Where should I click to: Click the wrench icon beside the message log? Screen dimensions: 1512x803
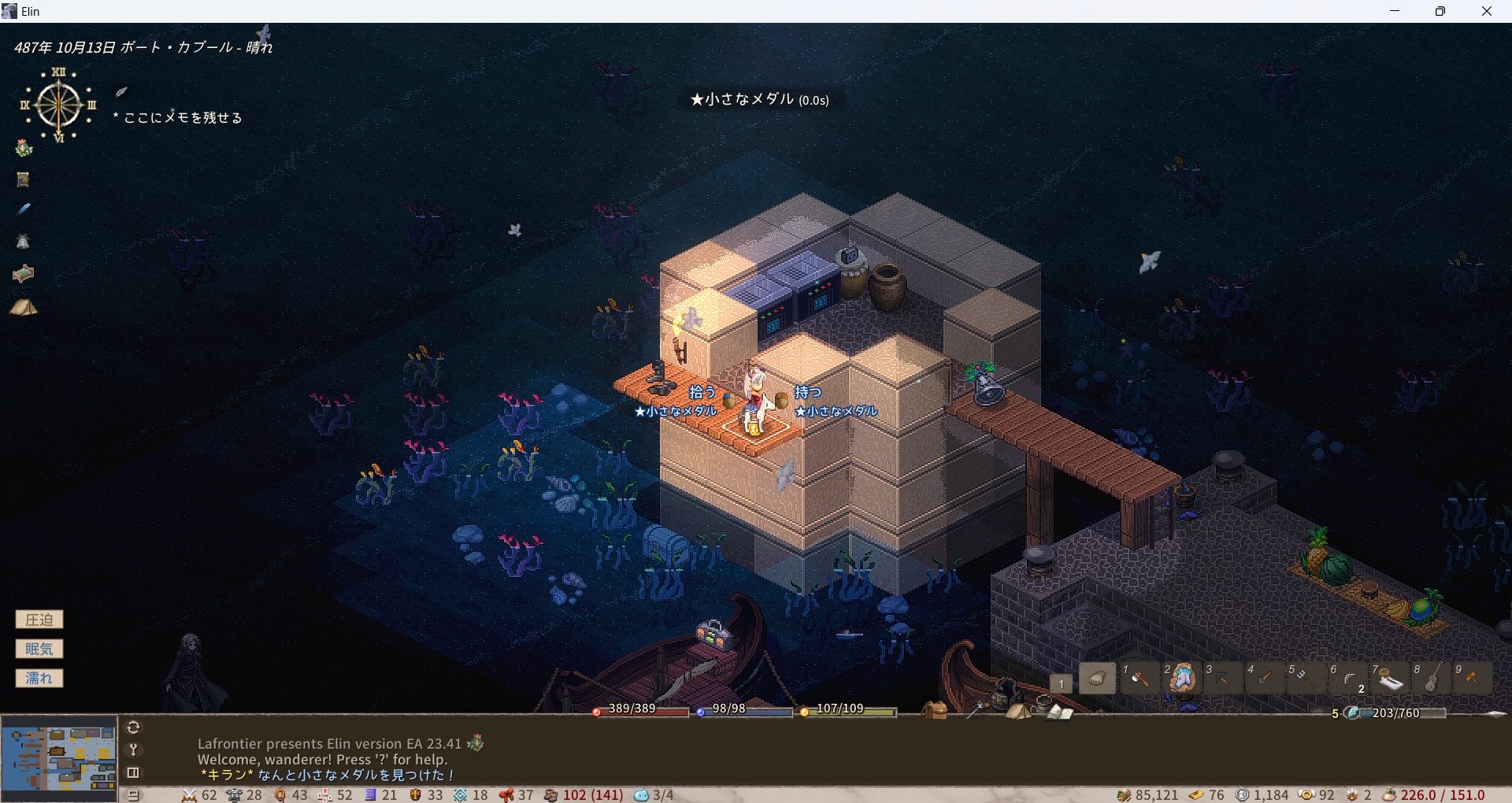[133, 749]
